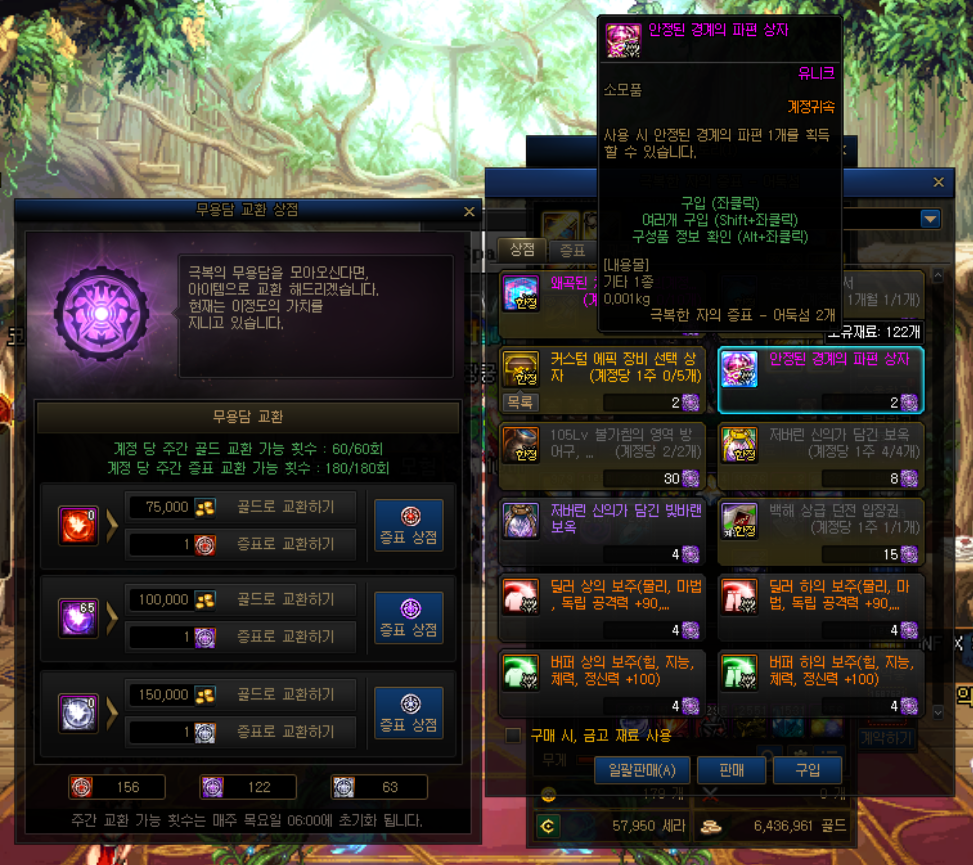Screen dimensions: 973x865
Task: Switch to the 상점 tab
Action: (522, 250)
